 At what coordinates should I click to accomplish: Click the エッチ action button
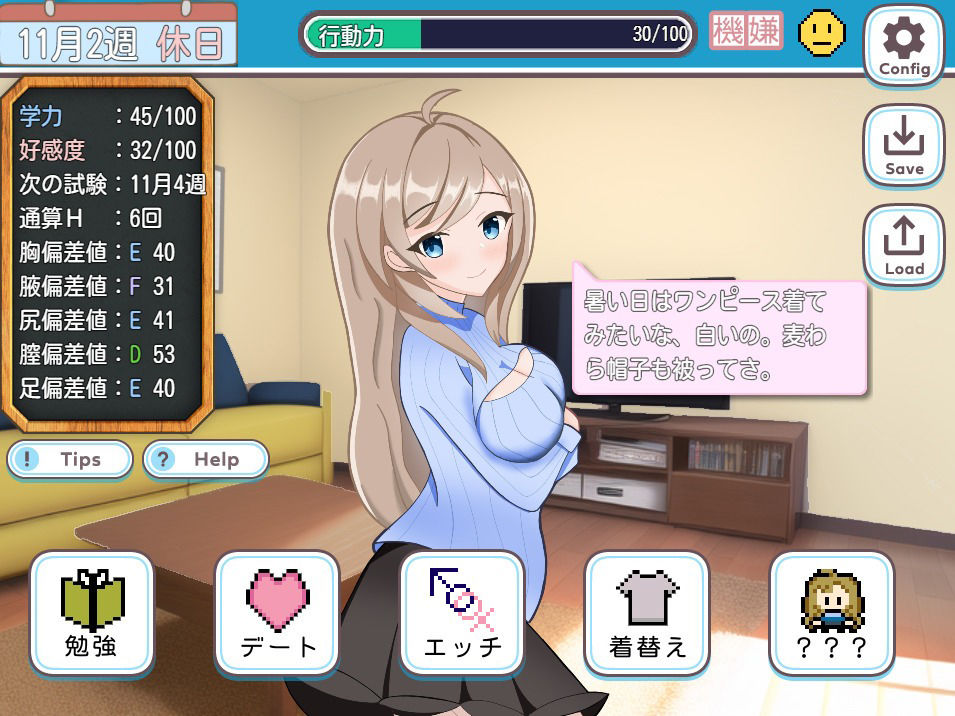462,613
